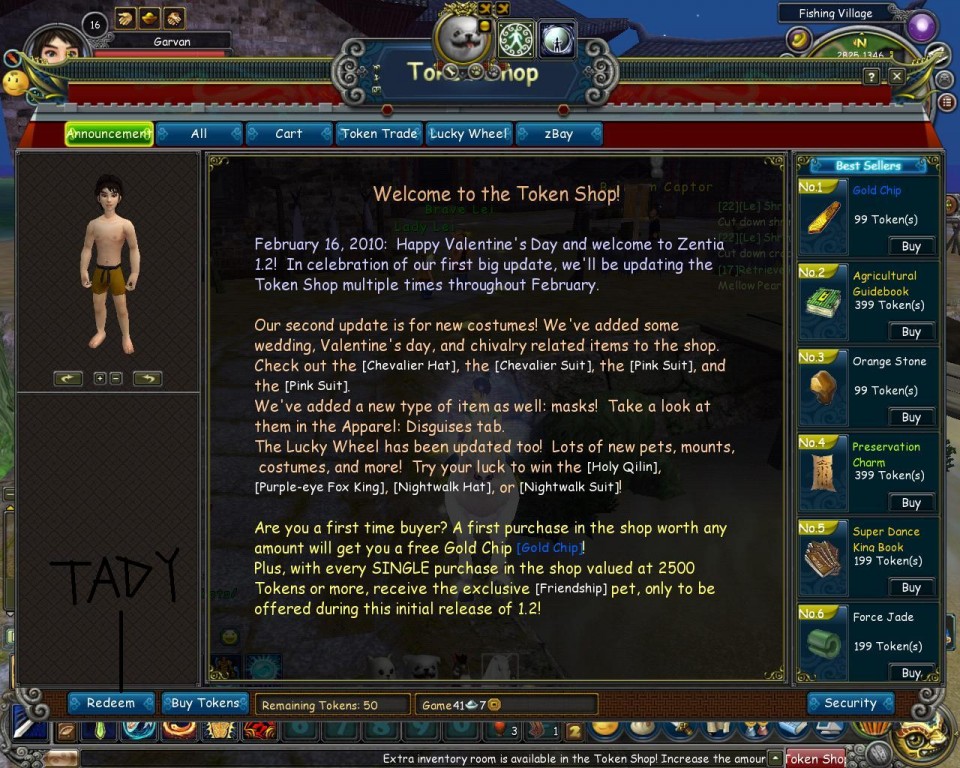Click the Redeem button

tap(110, 703)
